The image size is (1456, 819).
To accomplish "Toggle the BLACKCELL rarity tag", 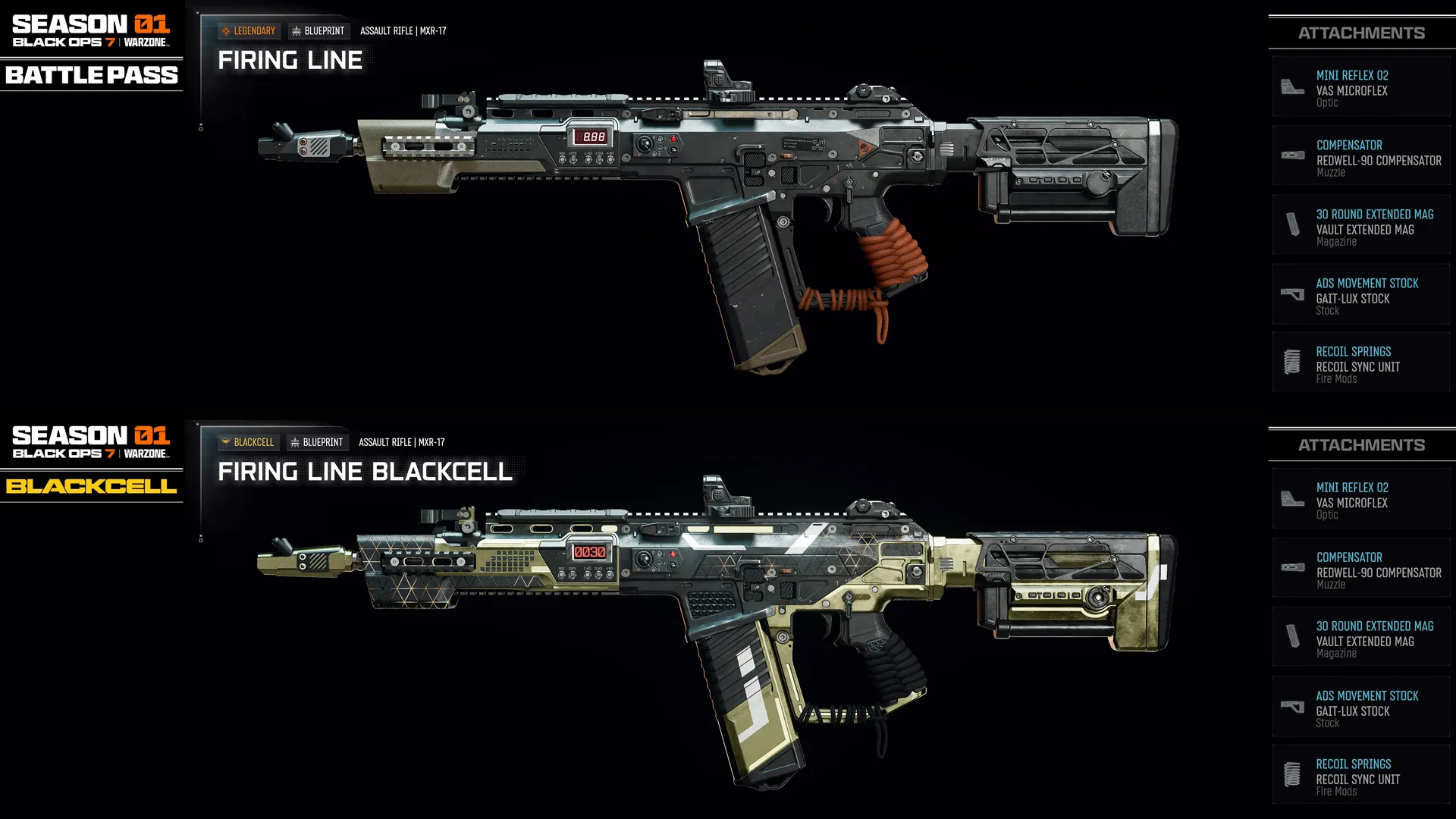I will coord(248,441).
